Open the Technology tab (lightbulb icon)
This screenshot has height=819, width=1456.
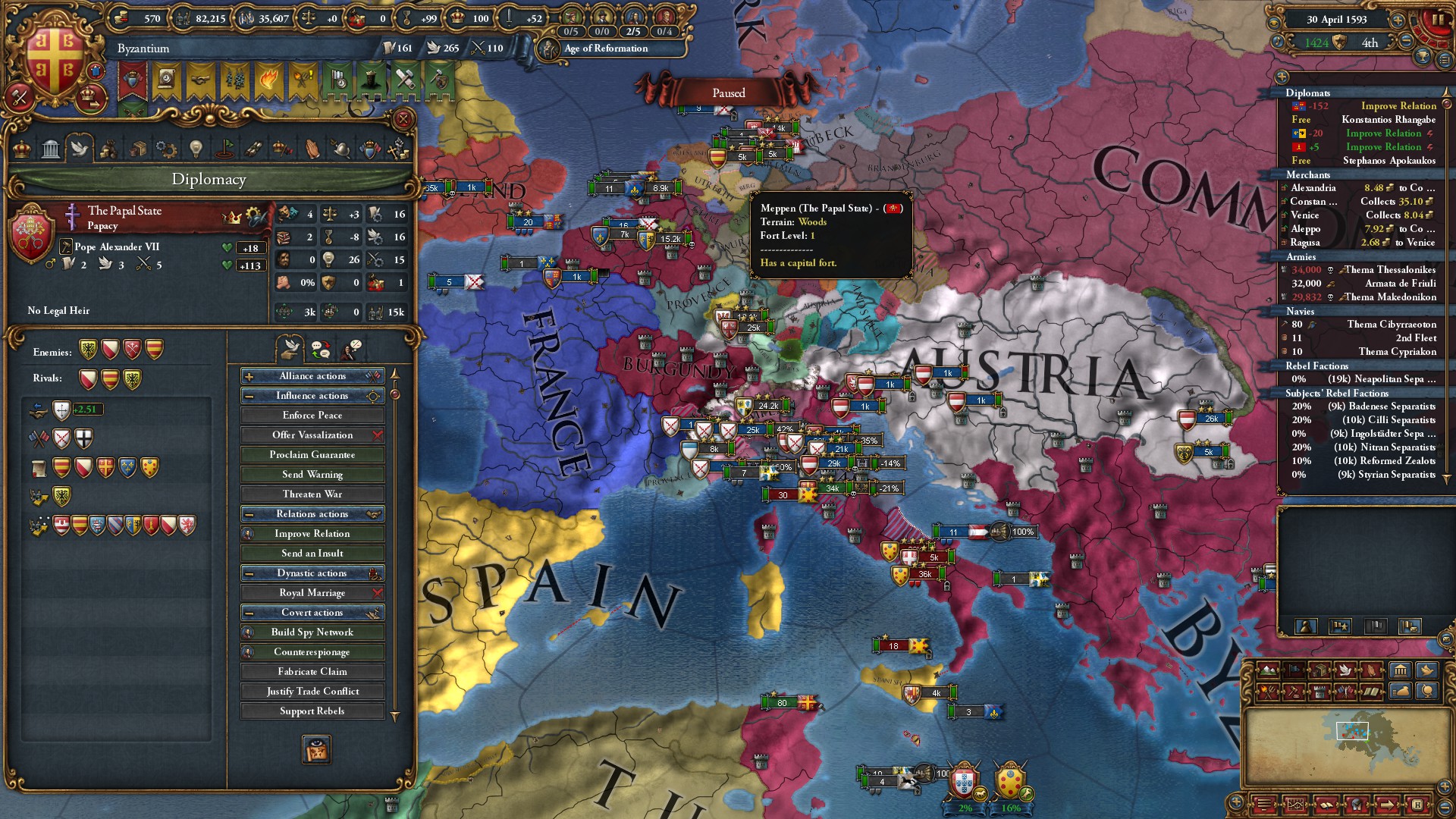pyautogui.click(x=194, y=149)
